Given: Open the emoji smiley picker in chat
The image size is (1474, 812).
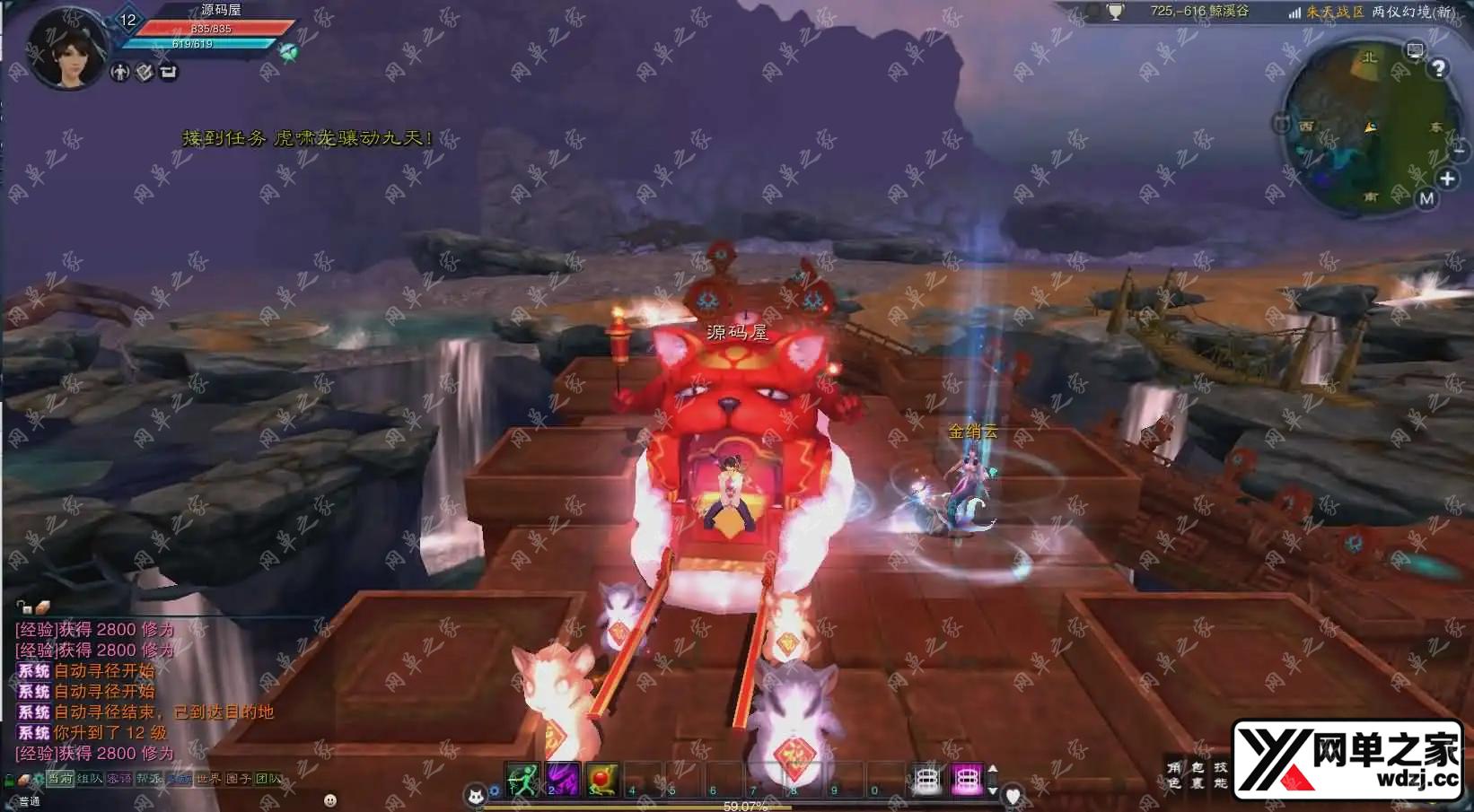Looking at the screenshot, I should [x=330, y=799].
